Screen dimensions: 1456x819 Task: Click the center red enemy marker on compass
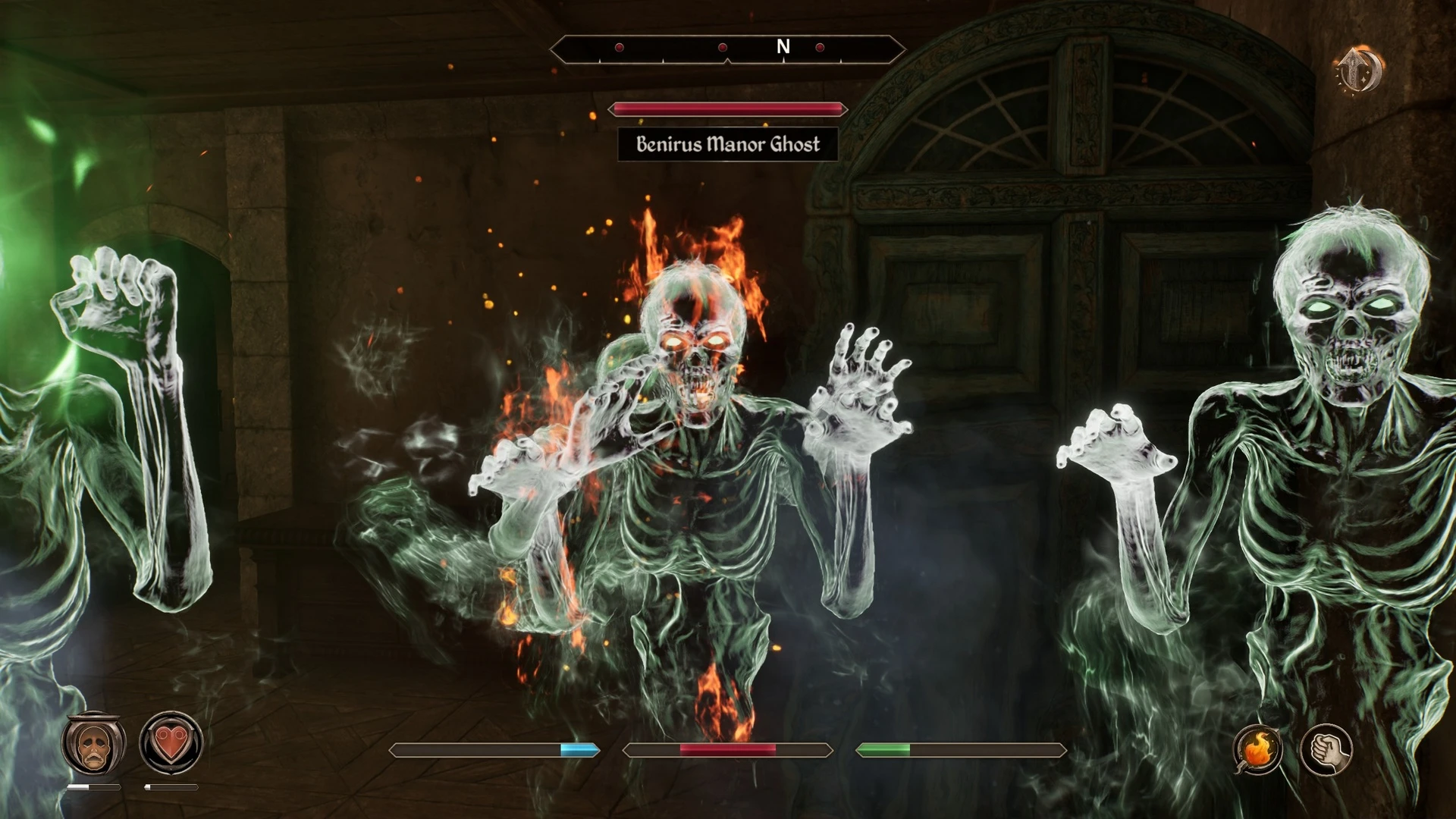[723, 47]
